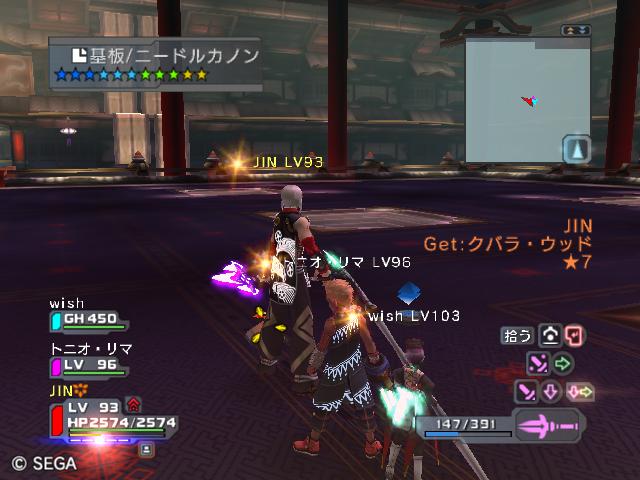Select the green right-arrow action icon
Image resolution: width=640 pixels, height=480 pixels.
pyautogui.click(x=563, y=363)
